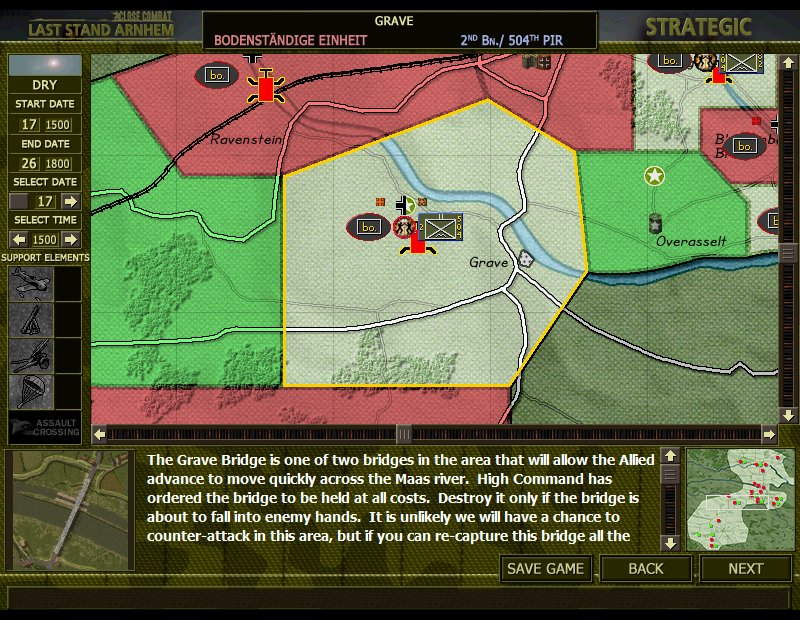Go back with the BACK button

[x=646, y=569]
